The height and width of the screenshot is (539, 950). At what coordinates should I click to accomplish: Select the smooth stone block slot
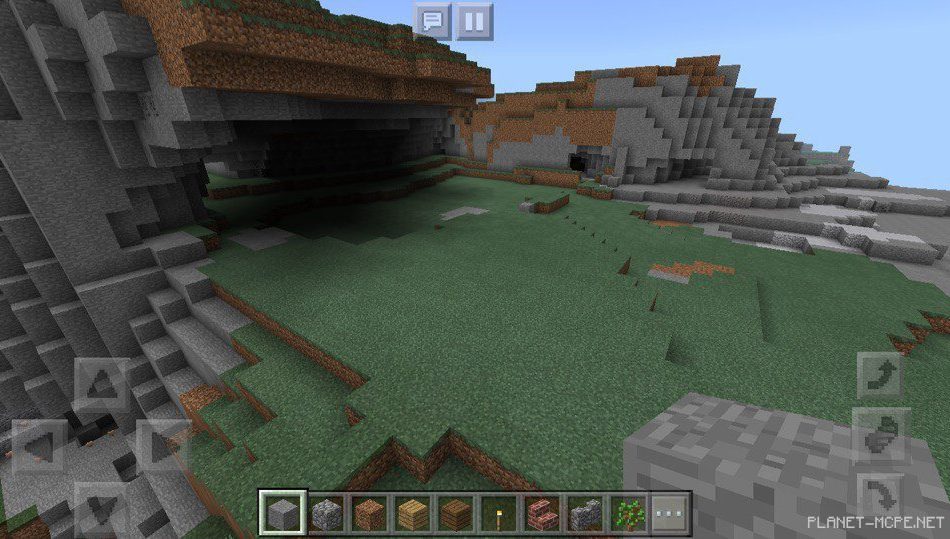tap(282, 514)
